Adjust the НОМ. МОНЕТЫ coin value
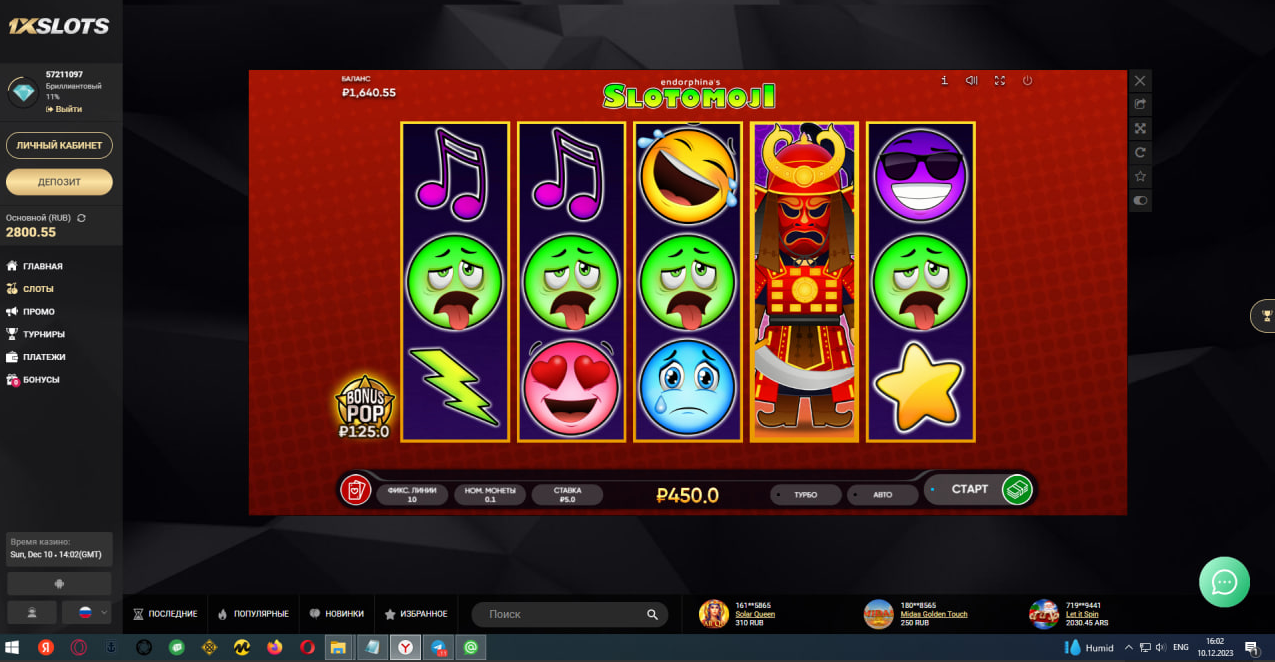Viewport: 1275px width, 662px height. [490, 494]
